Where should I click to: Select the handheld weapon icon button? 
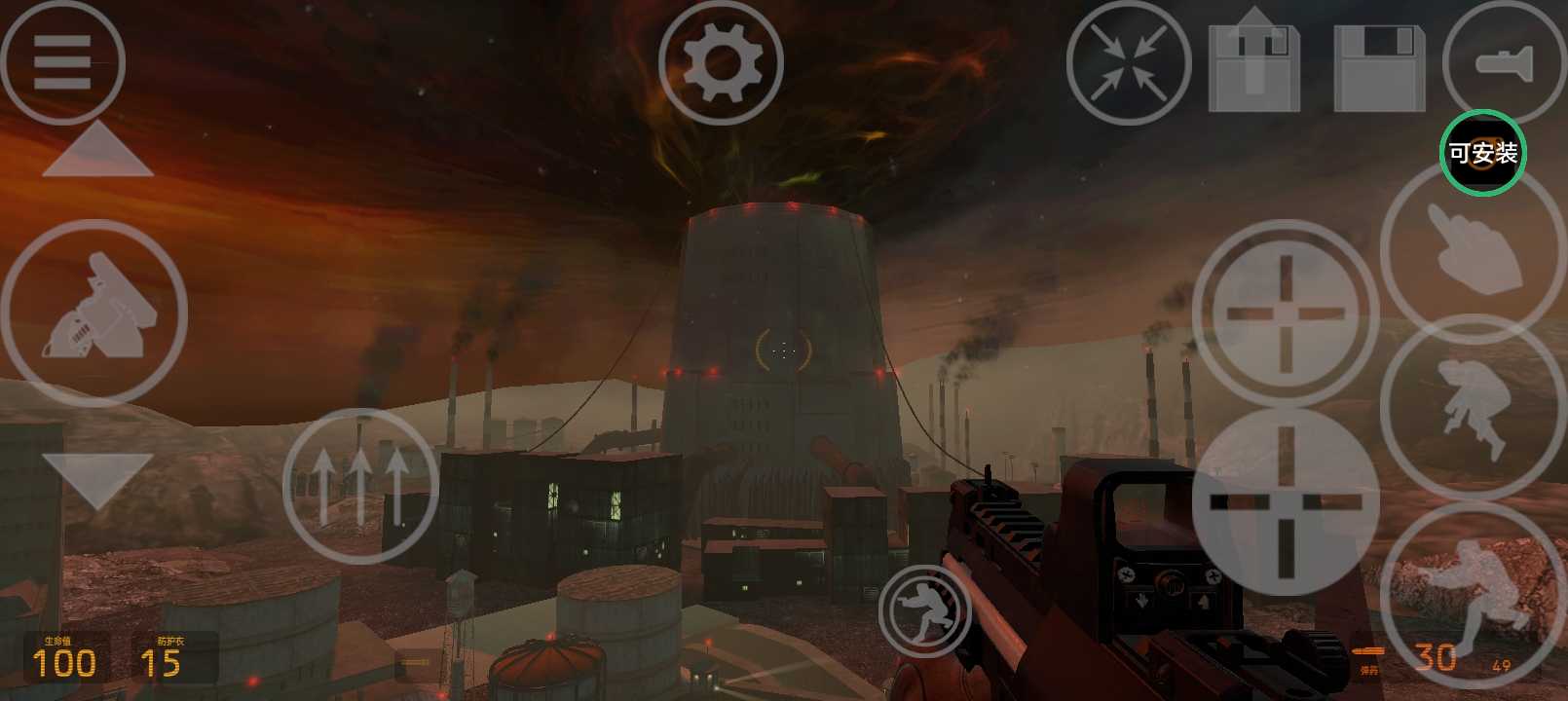click(x=93, y=312)
